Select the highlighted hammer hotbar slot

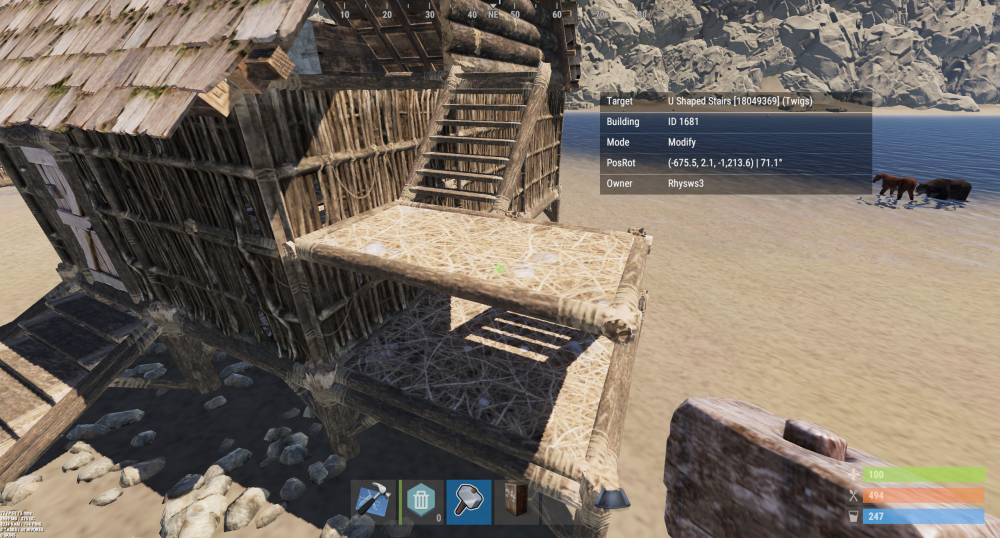tap(469, 501)
